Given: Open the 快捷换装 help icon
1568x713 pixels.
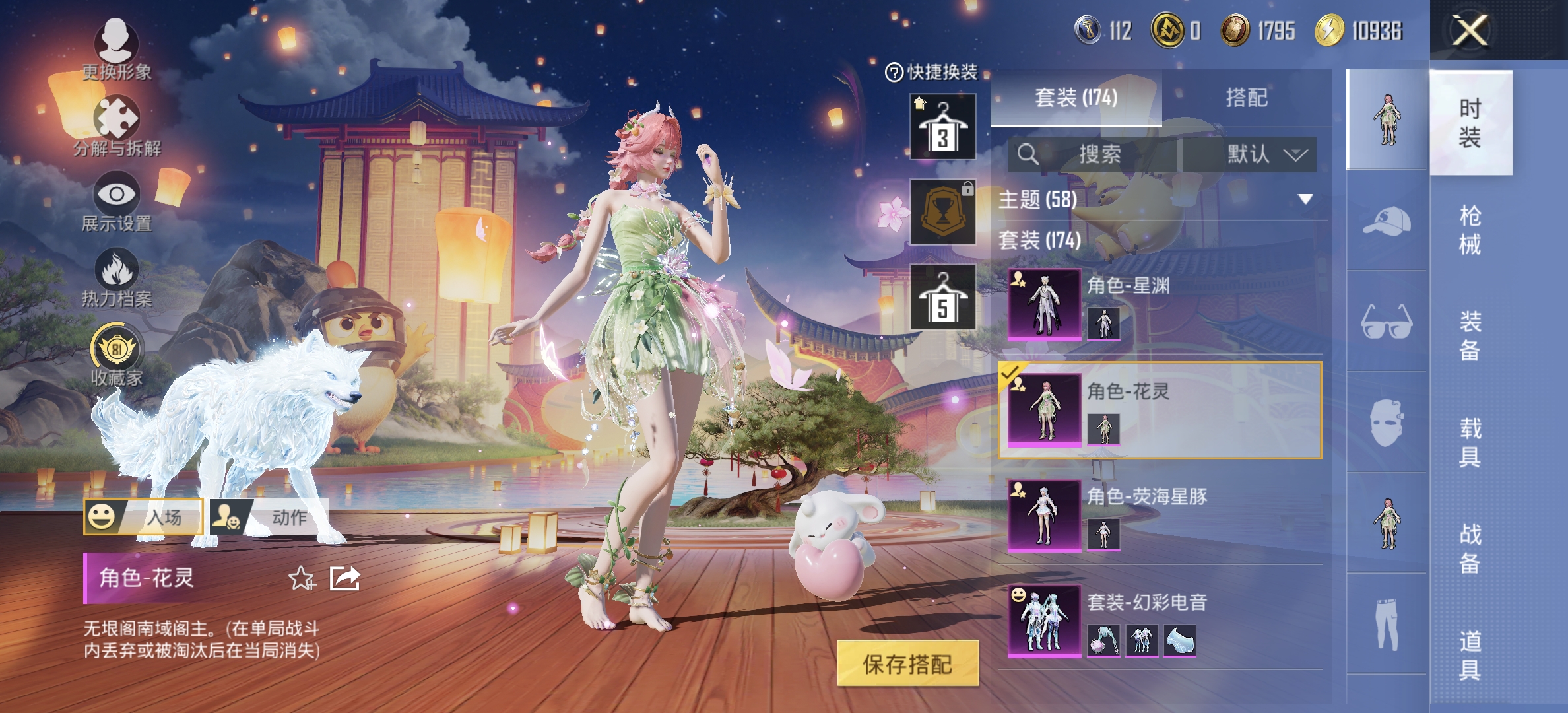Looking at the screenshot, I should [x=894, y=72].
